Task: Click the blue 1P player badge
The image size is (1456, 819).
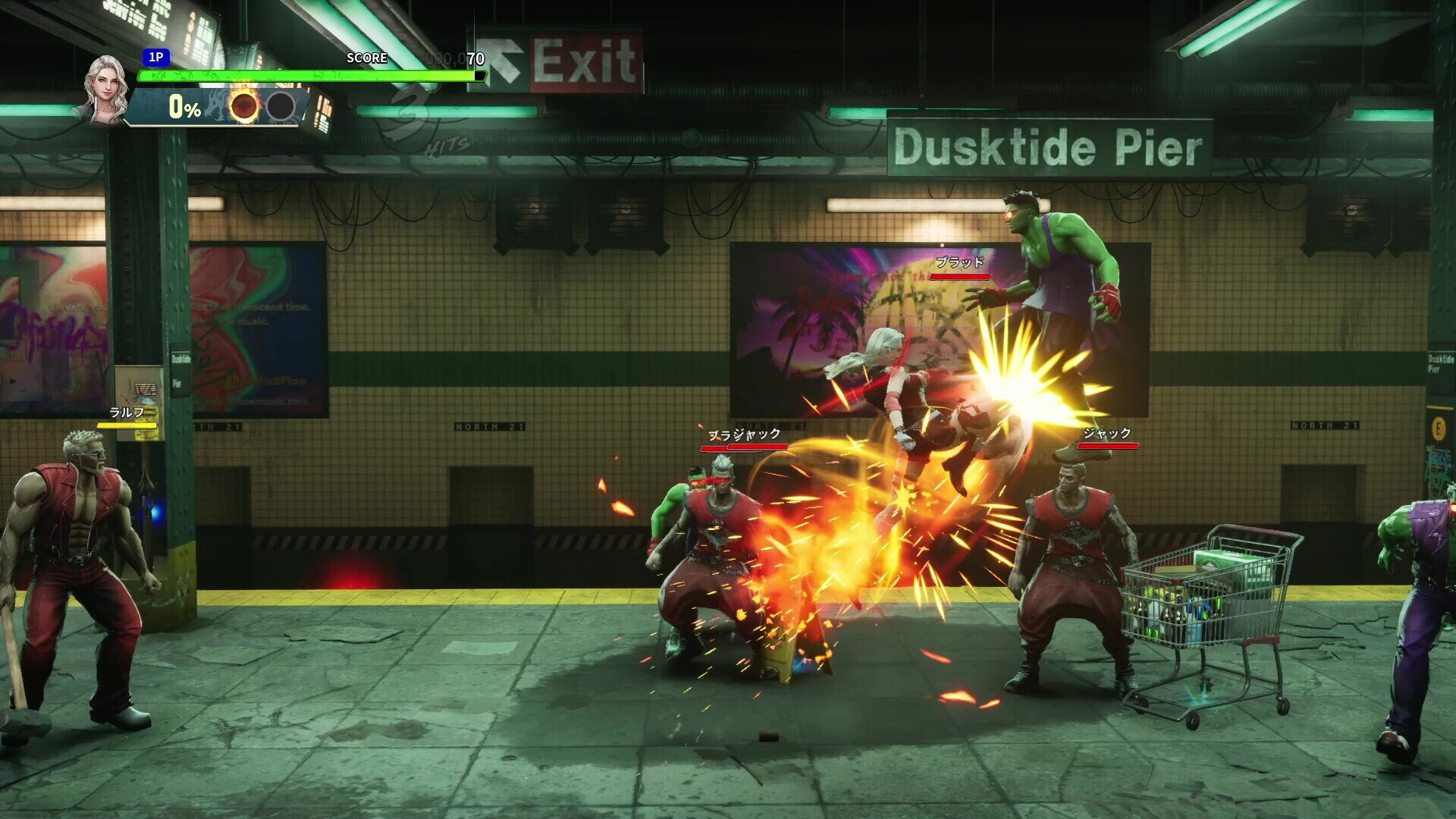Action: [155, 58]
